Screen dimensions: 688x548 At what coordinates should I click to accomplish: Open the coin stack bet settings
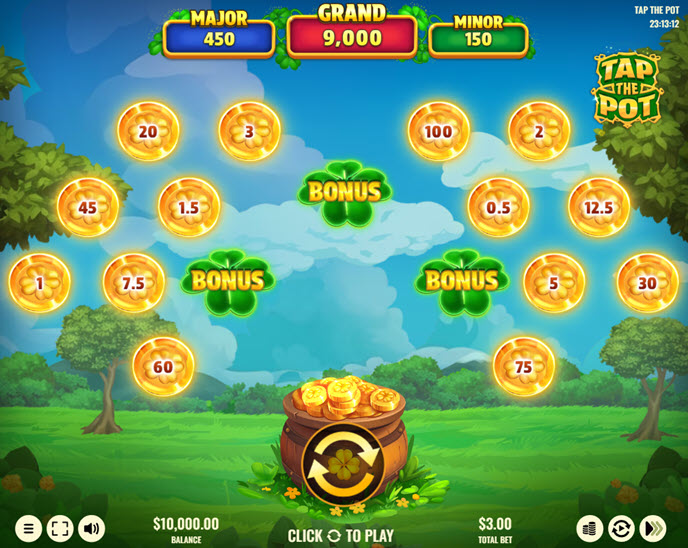pyautogui.click(x=590, y=528)
